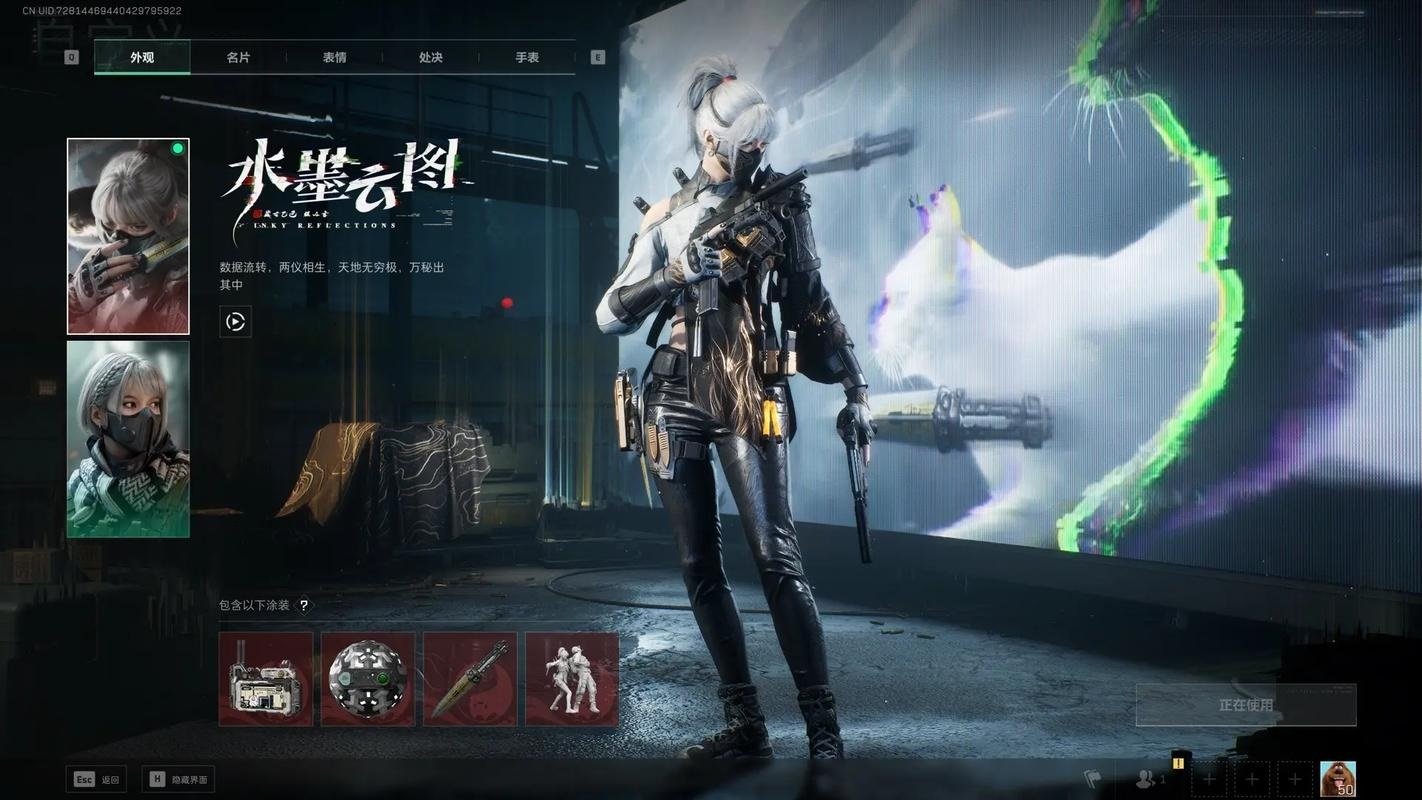The image size is (1422, 800).
Task: Open the friends list icon
Action: pyautogui.click(x=1147, y=779)
